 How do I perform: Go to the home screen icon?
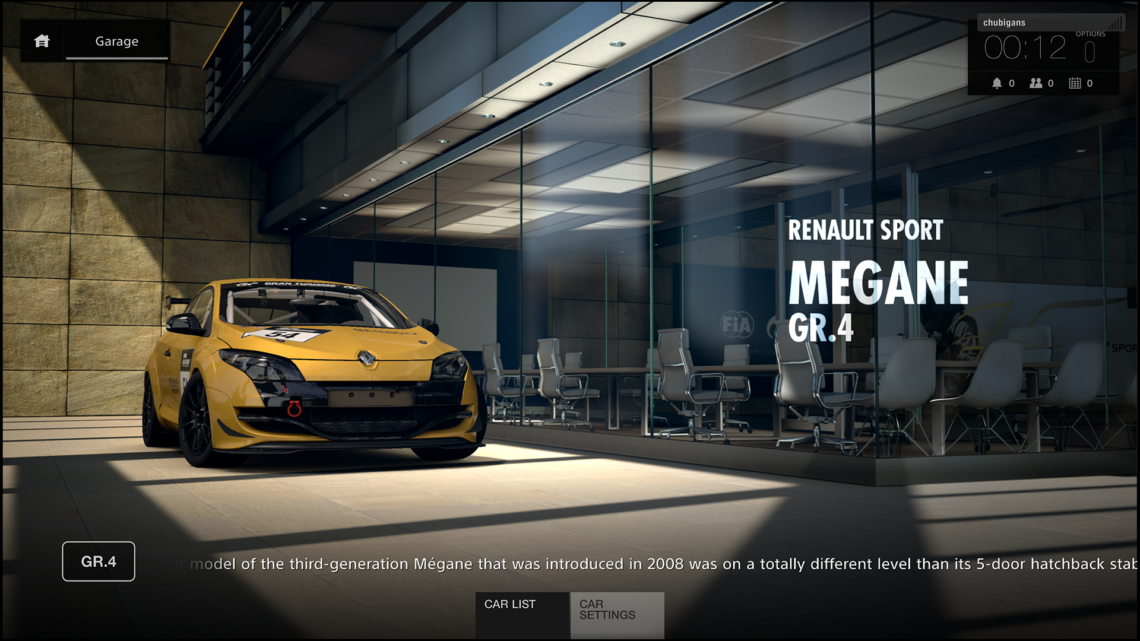42,41
